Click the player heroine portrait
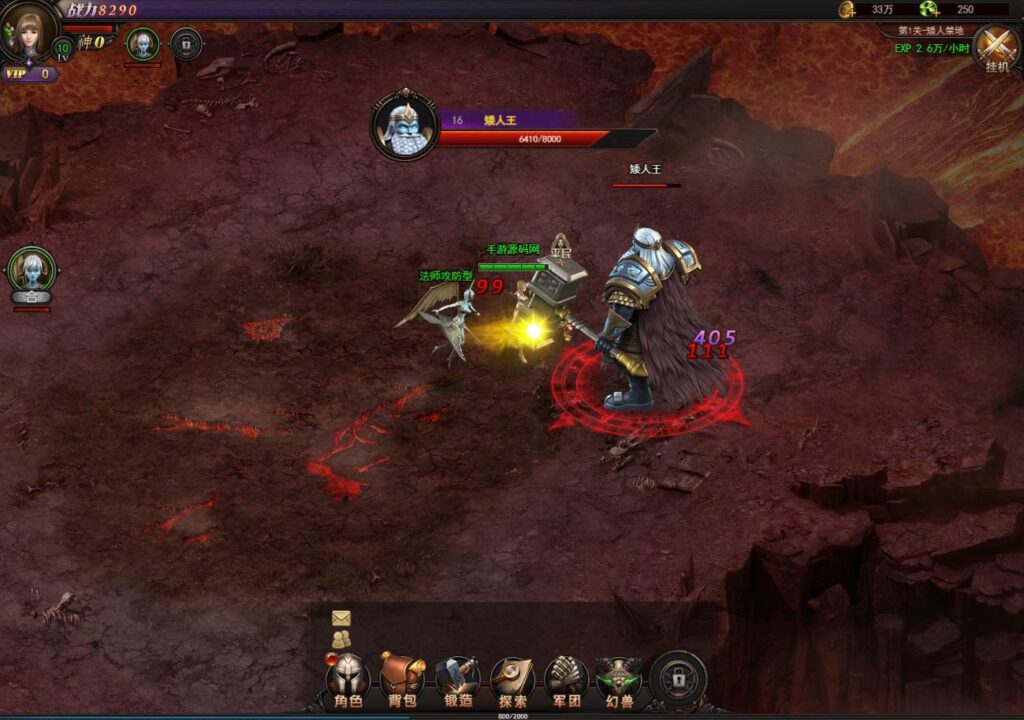 click(x=27, y=30)
